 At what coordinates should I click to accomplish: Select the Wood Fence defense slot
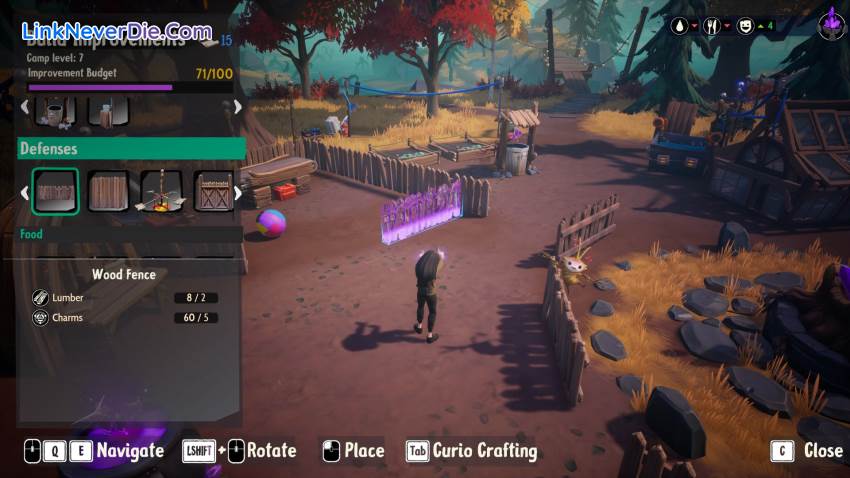[x=56, y=190]
